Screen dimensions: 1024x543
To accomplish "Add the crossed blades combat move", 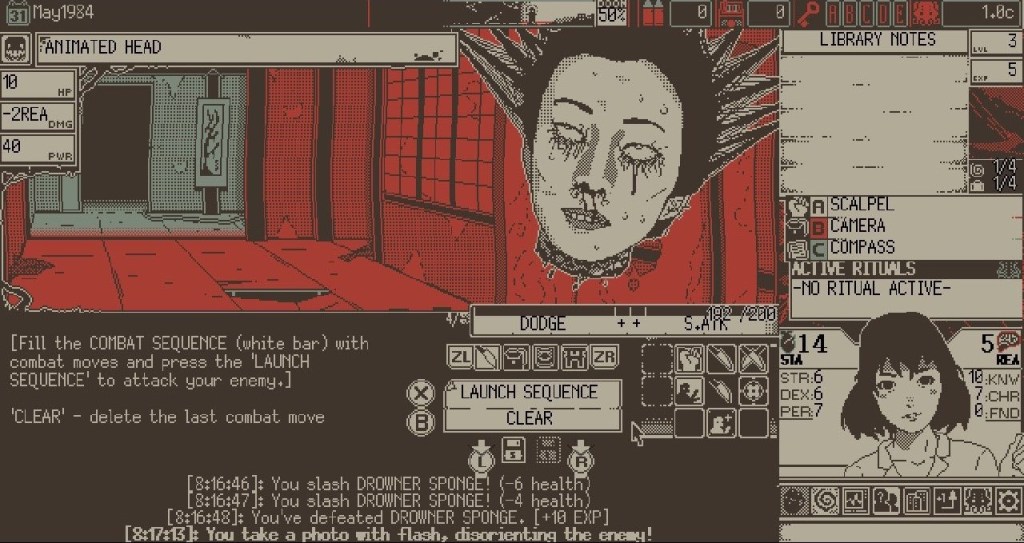I will (753, 358).
